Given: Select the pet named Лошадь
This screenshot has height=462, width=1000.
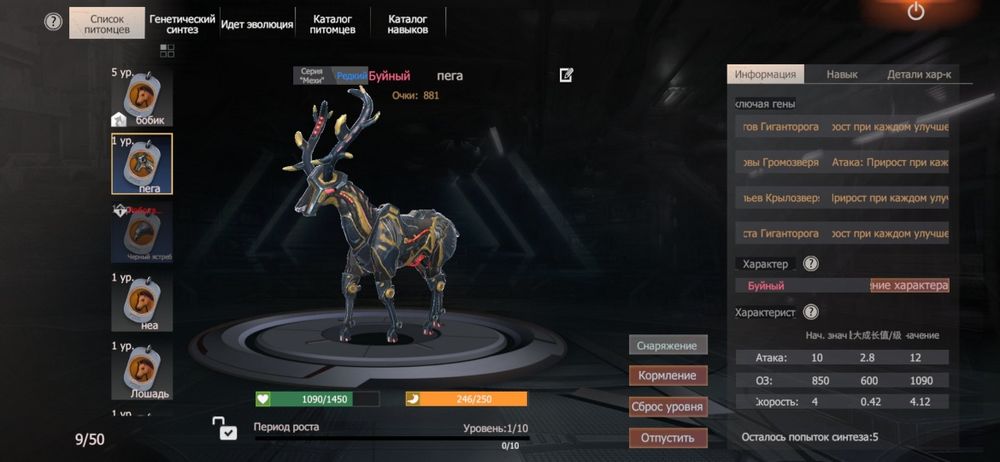Looking at the screenshot, I should [x=142, y=370].
